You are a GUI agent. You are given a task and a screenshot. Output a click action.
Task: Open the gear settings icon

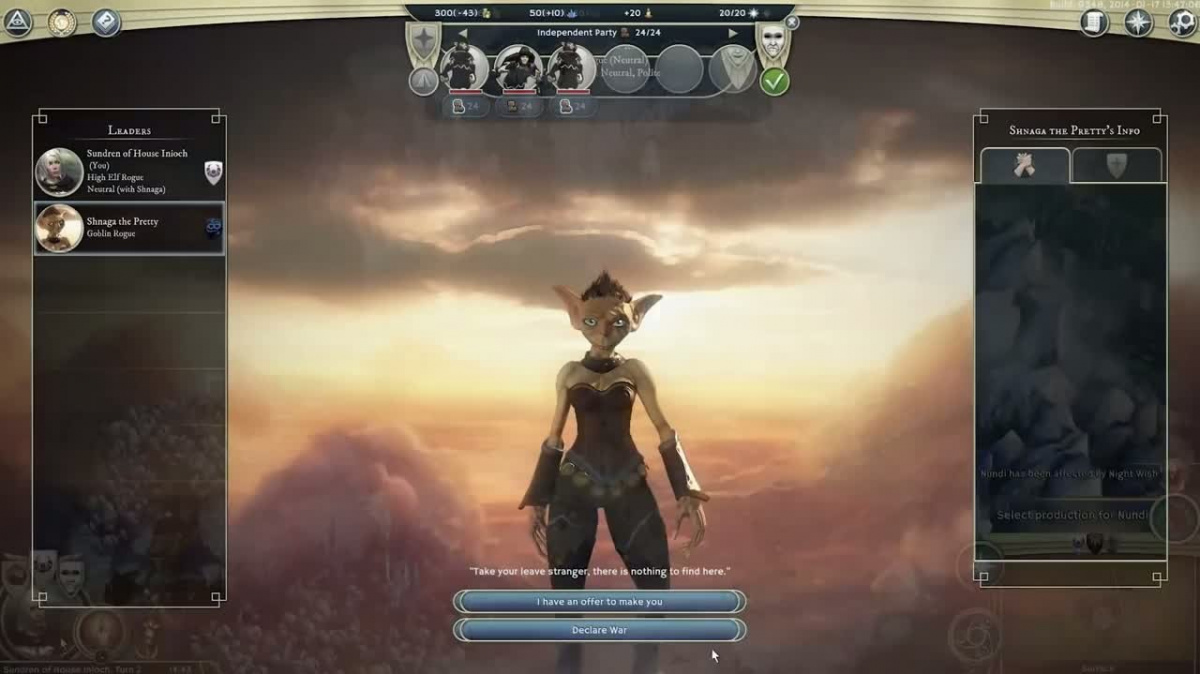tap(1182, 22)
